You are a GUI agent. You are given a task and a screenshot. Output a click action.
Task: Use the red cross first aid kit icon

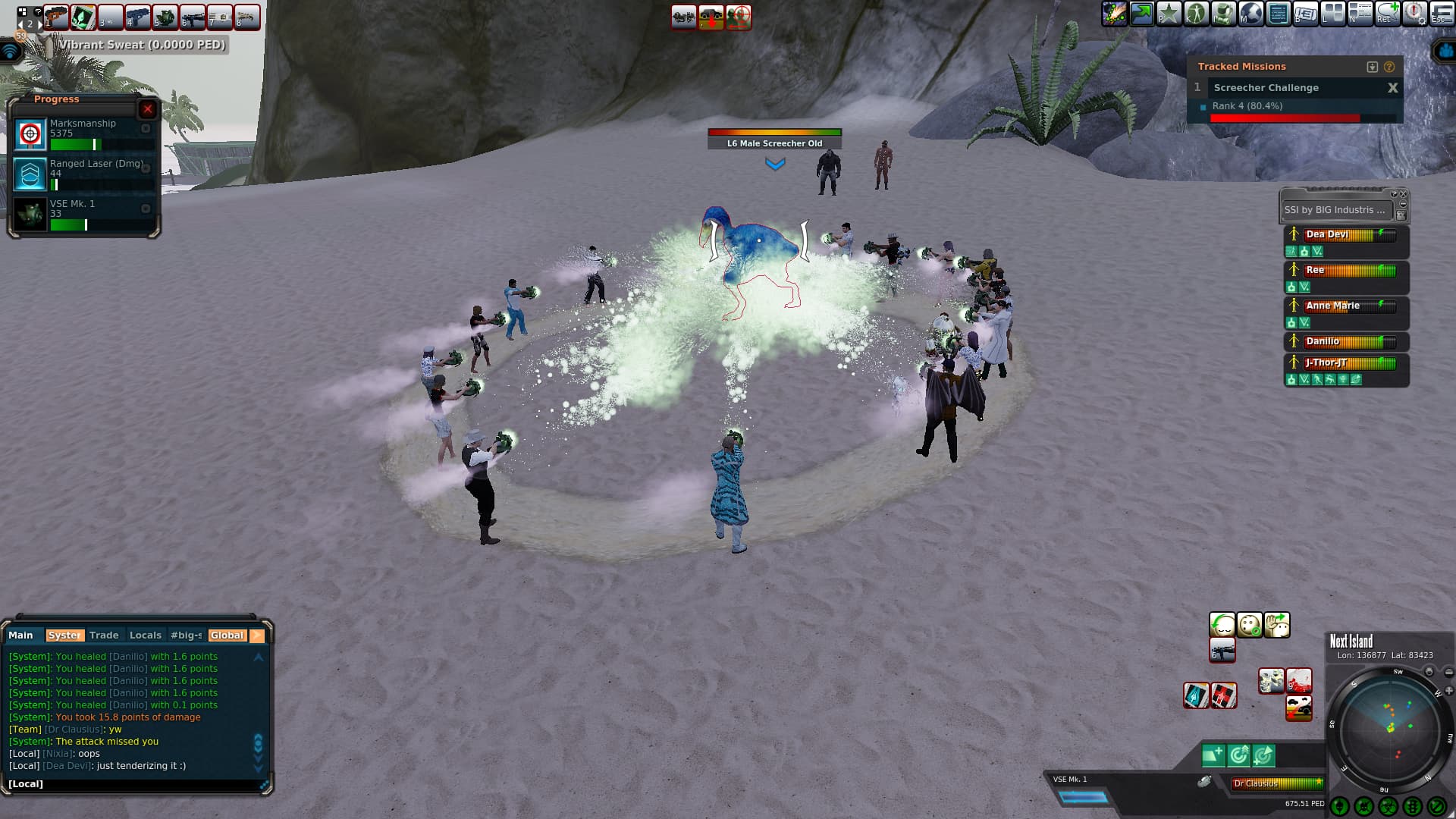pyautogui.click(x=1223, y=695)
